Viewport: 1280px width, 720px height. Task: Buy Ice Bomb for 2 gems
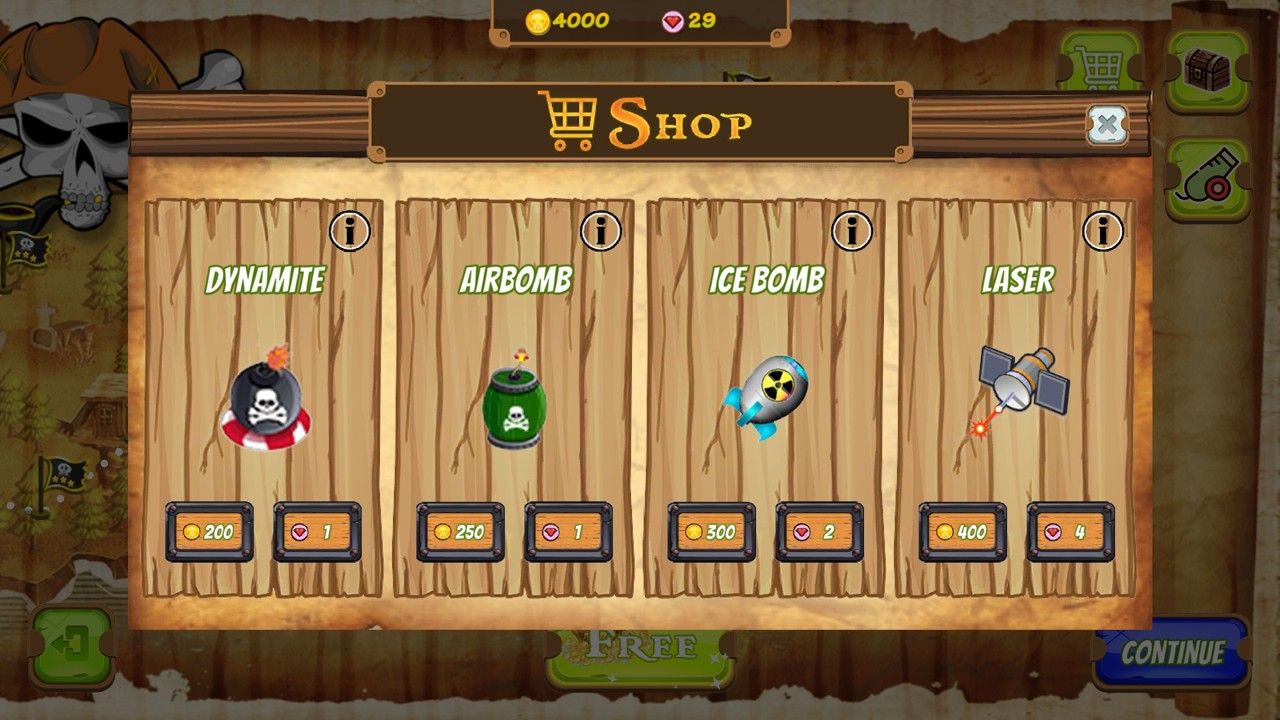[x=819, y=532]
